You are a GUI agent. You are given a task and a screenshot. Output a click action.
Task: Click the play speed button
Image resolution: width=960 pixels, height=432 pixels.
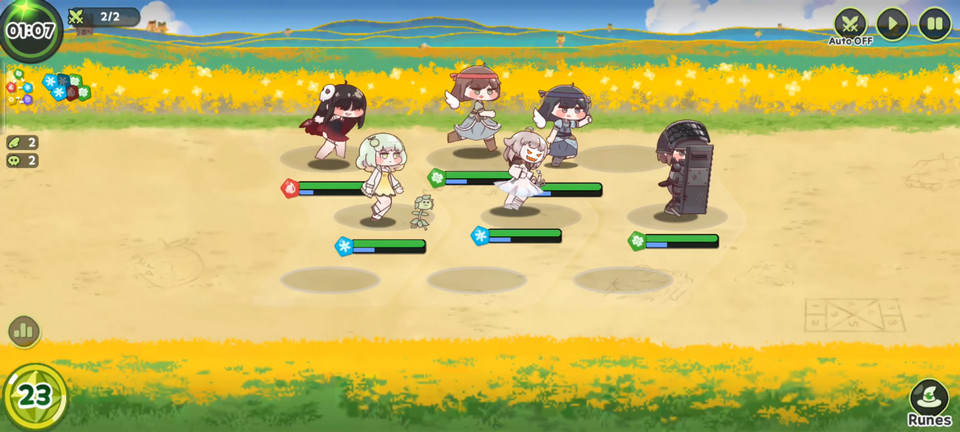coord(892,23)
